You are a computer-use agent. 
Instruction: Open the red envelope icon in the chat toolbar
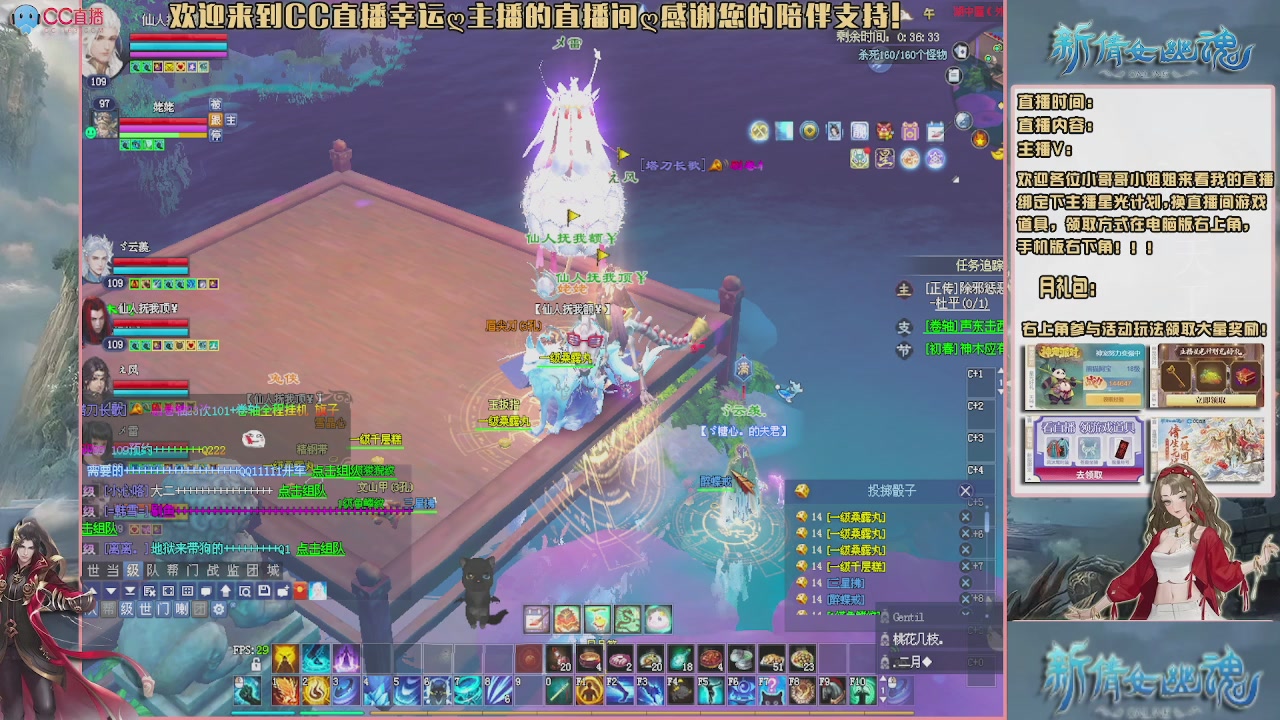pyautogui.click(x=299, y=591)
